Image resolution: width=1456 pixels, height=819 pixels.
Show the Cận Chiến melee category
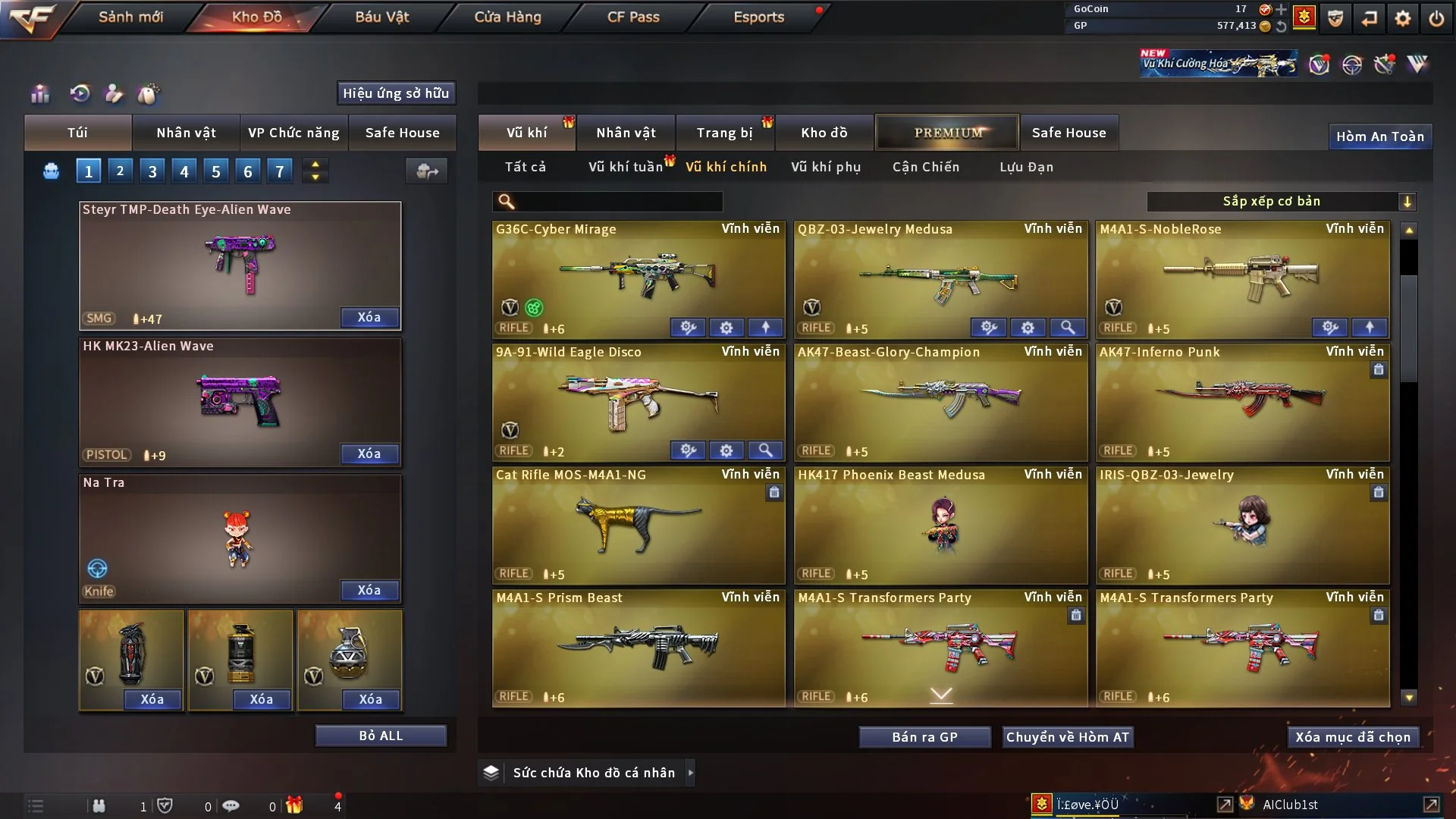tap(926, 167)
